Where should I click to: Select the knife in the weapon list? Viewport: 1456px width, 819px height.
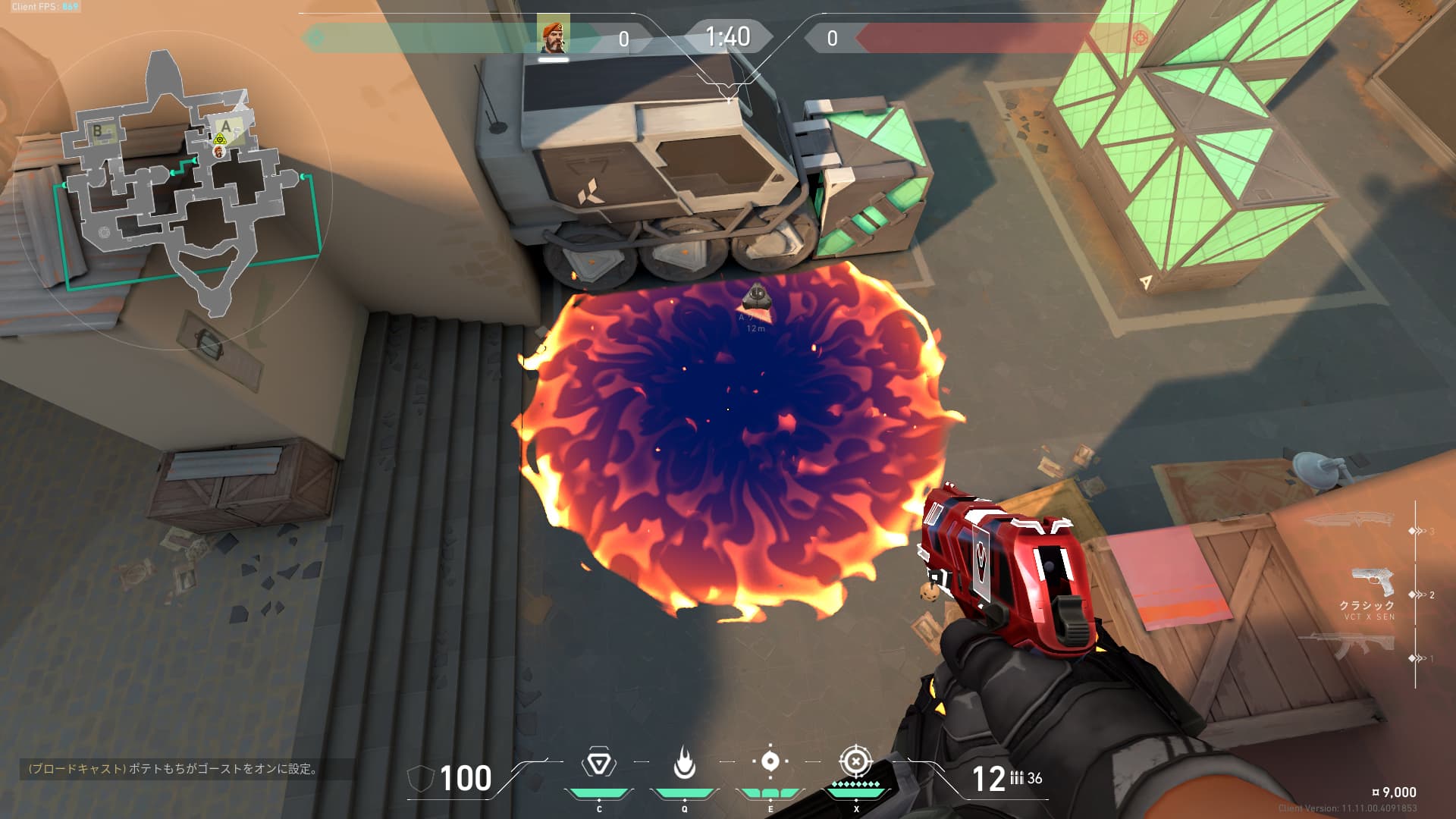click(x=1348, y=521)
